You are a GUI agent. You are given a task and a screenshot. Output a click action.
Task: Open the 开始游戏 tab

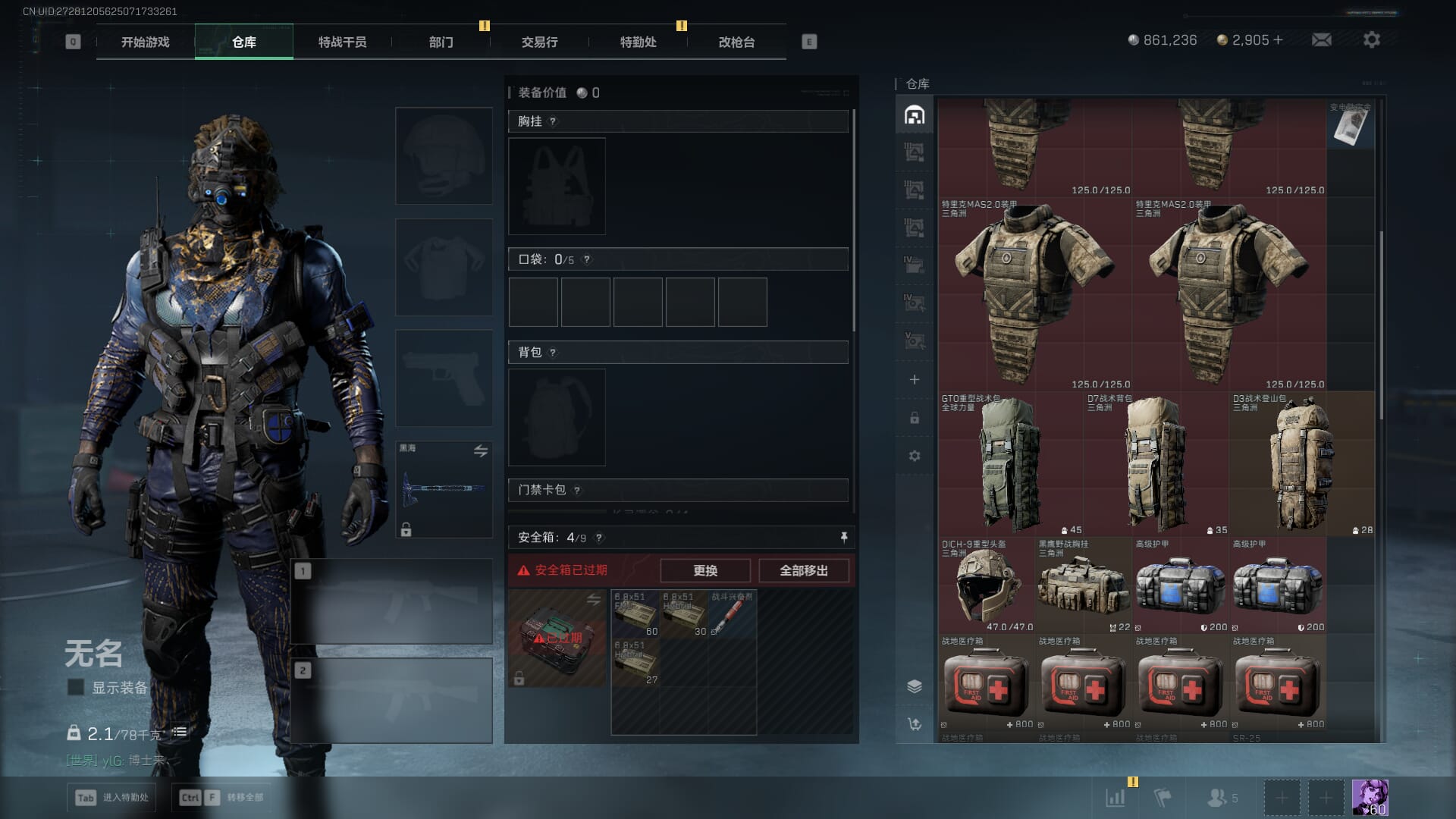[x=145, y=42]
